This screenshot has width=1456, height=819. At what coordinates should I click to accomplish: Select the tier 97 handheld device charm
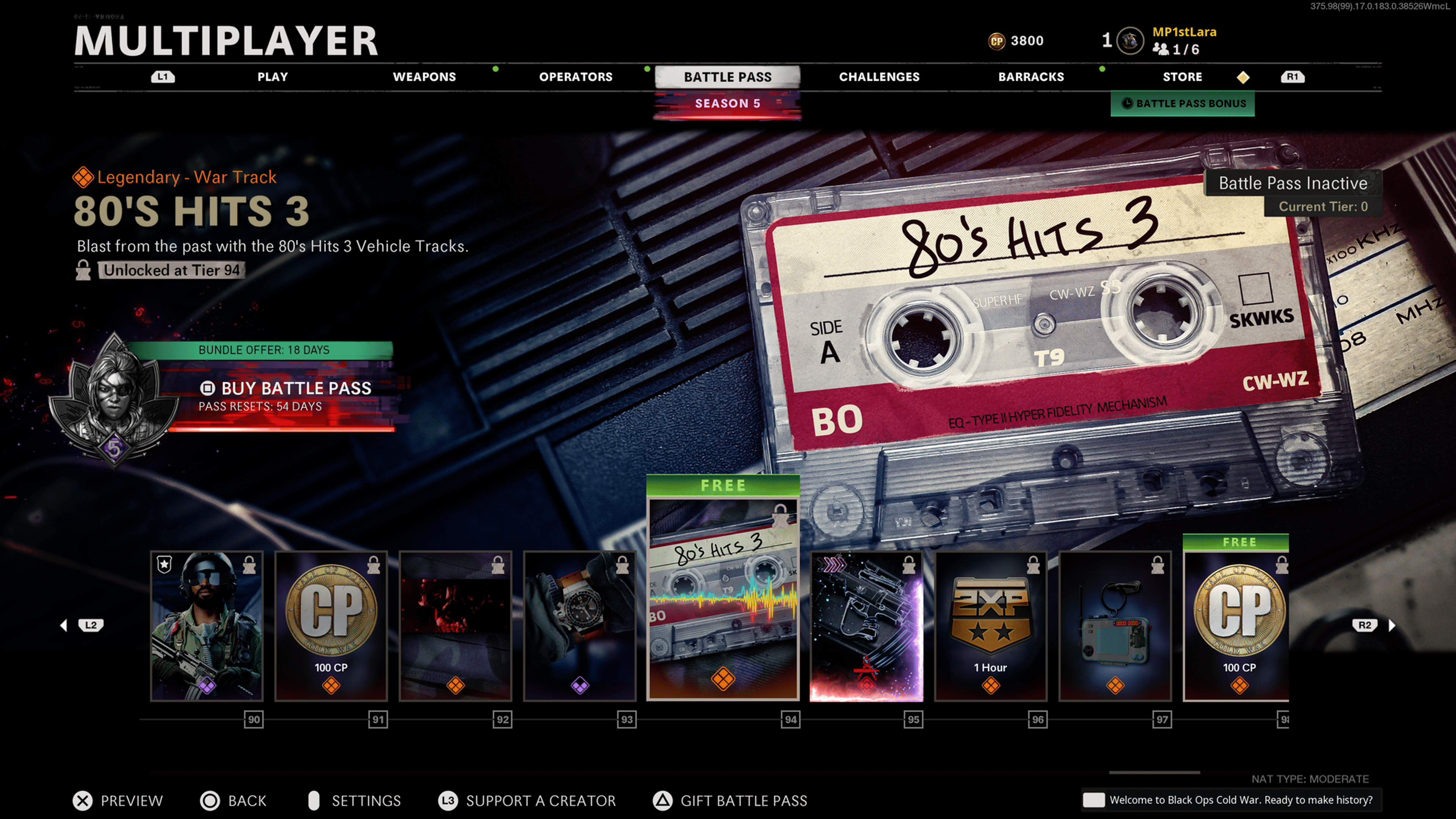click(1115, 626)
